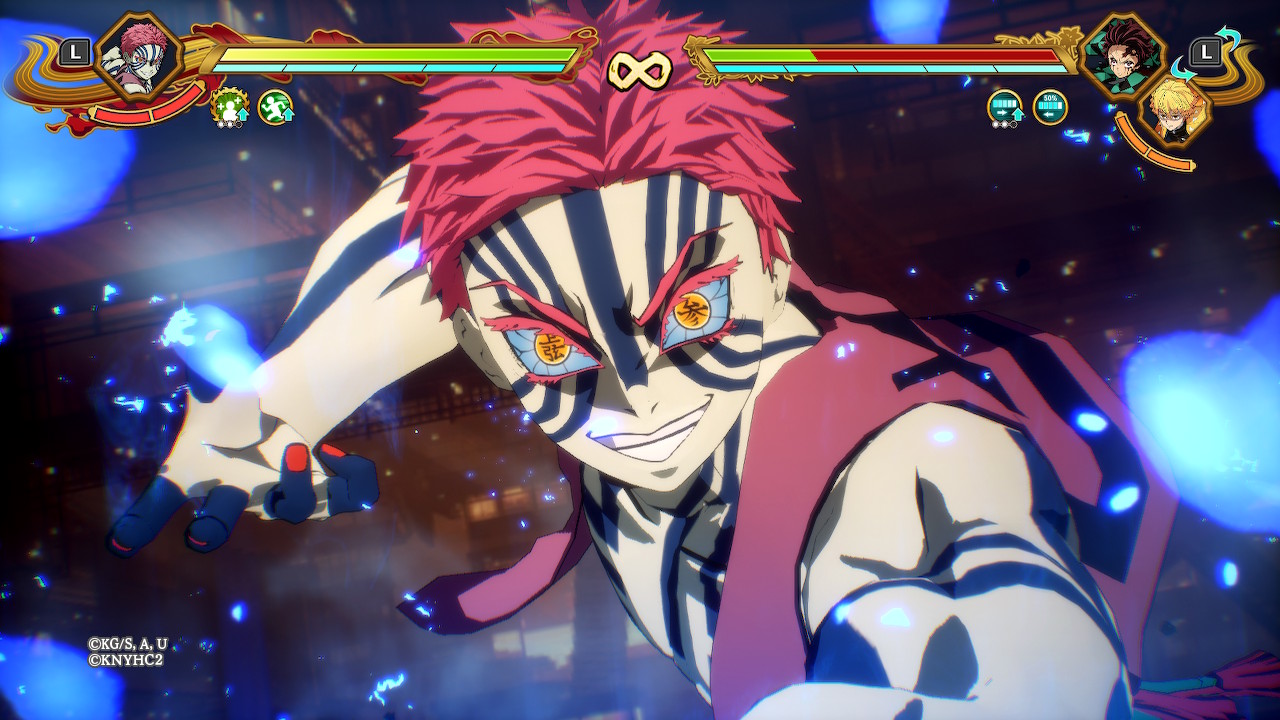Click the teal gauge boost icon with up arrow
The height and width of the screenshot is (720, 1280).
(1005, 107)
